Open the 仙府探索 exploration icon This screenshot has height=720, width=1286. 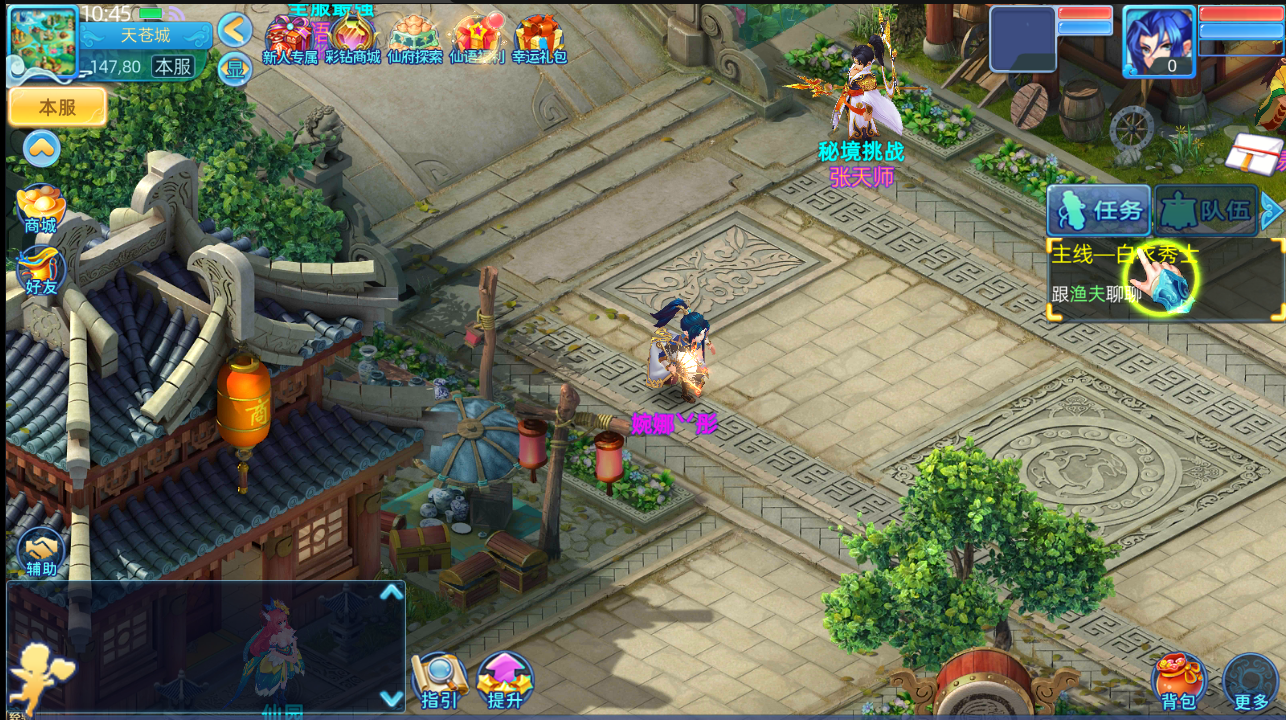point(414,40)
